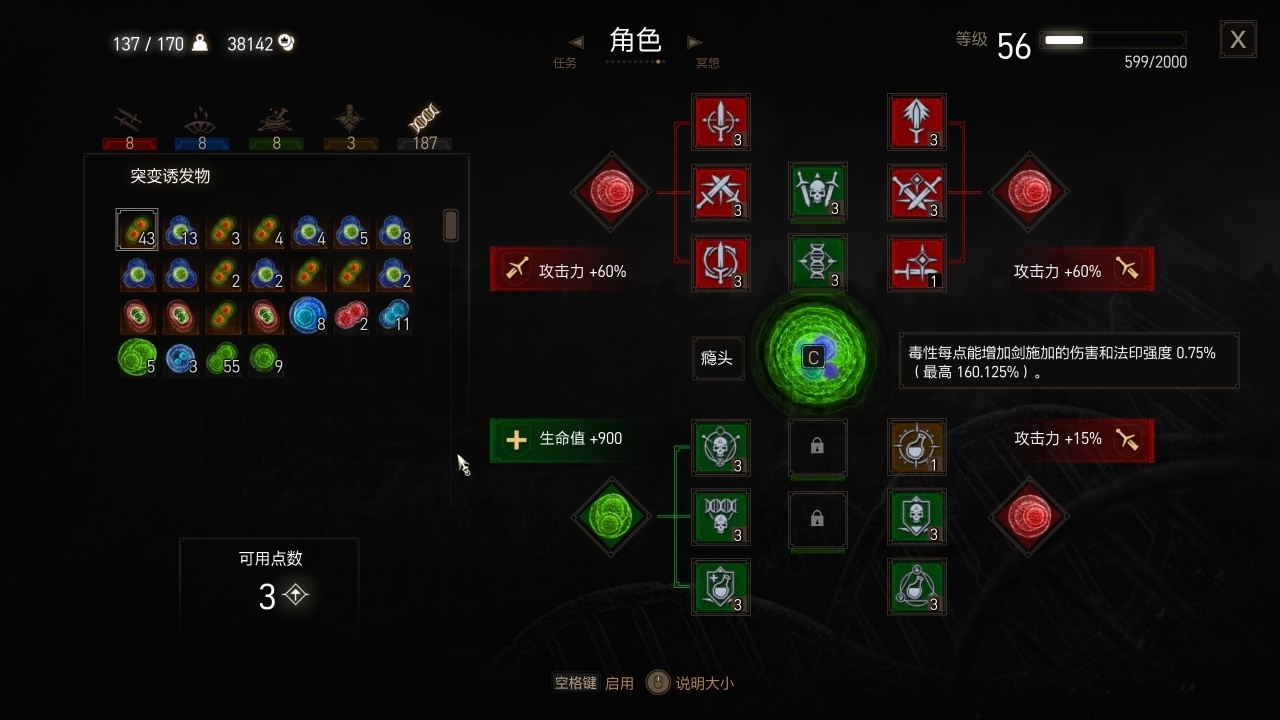The height and width of the screenshot is (720, 1280).
Task: Open the general skills category icon
Action: (349, 120)
